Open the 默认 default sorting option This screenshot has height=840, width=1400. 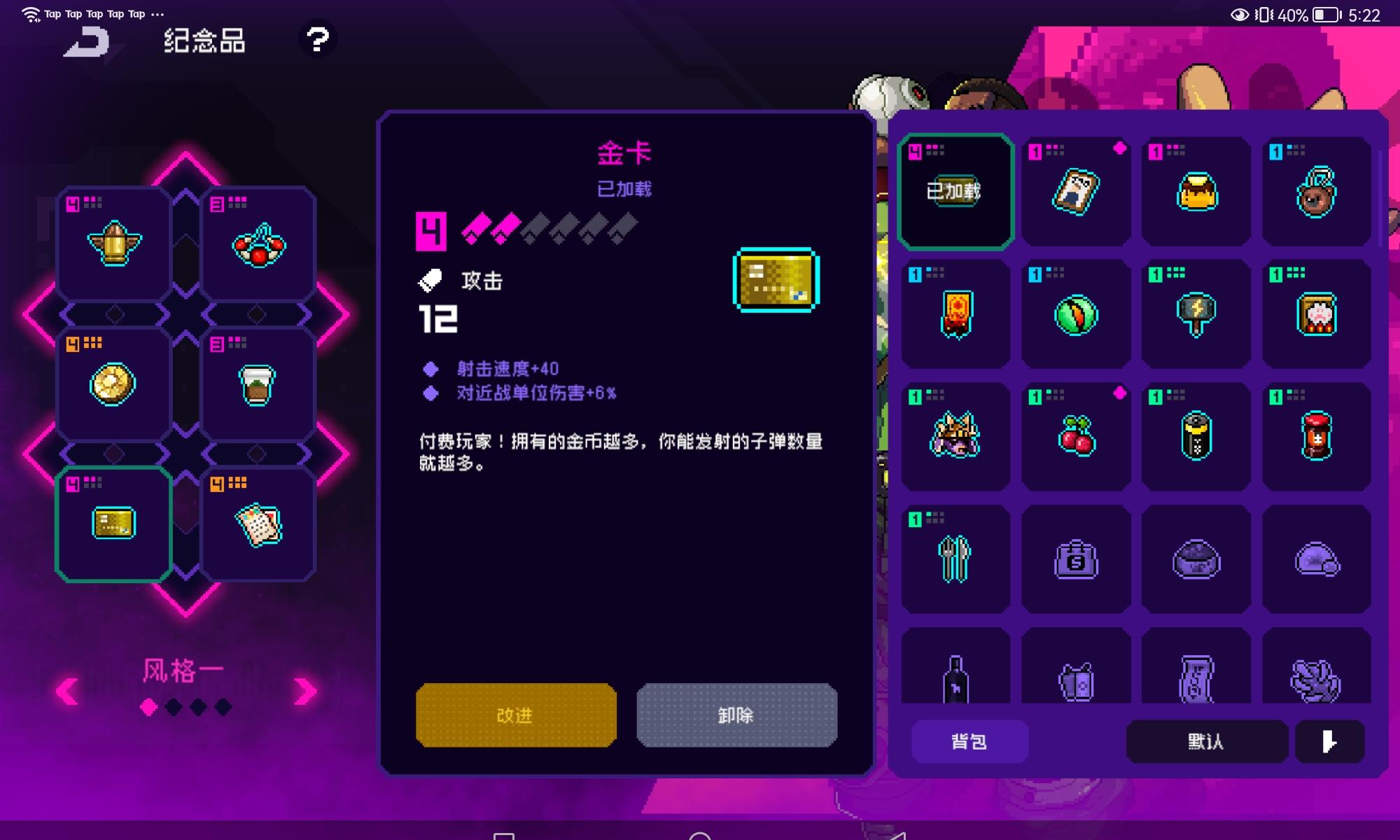point(1207,741)
